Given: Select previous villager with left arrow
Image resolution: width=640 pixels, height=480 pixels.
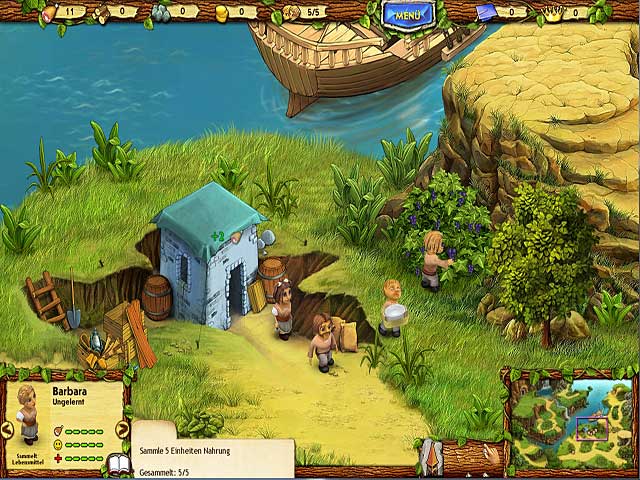Looking at the screenshot, I should pyautogui.click(x=8, y=429).
